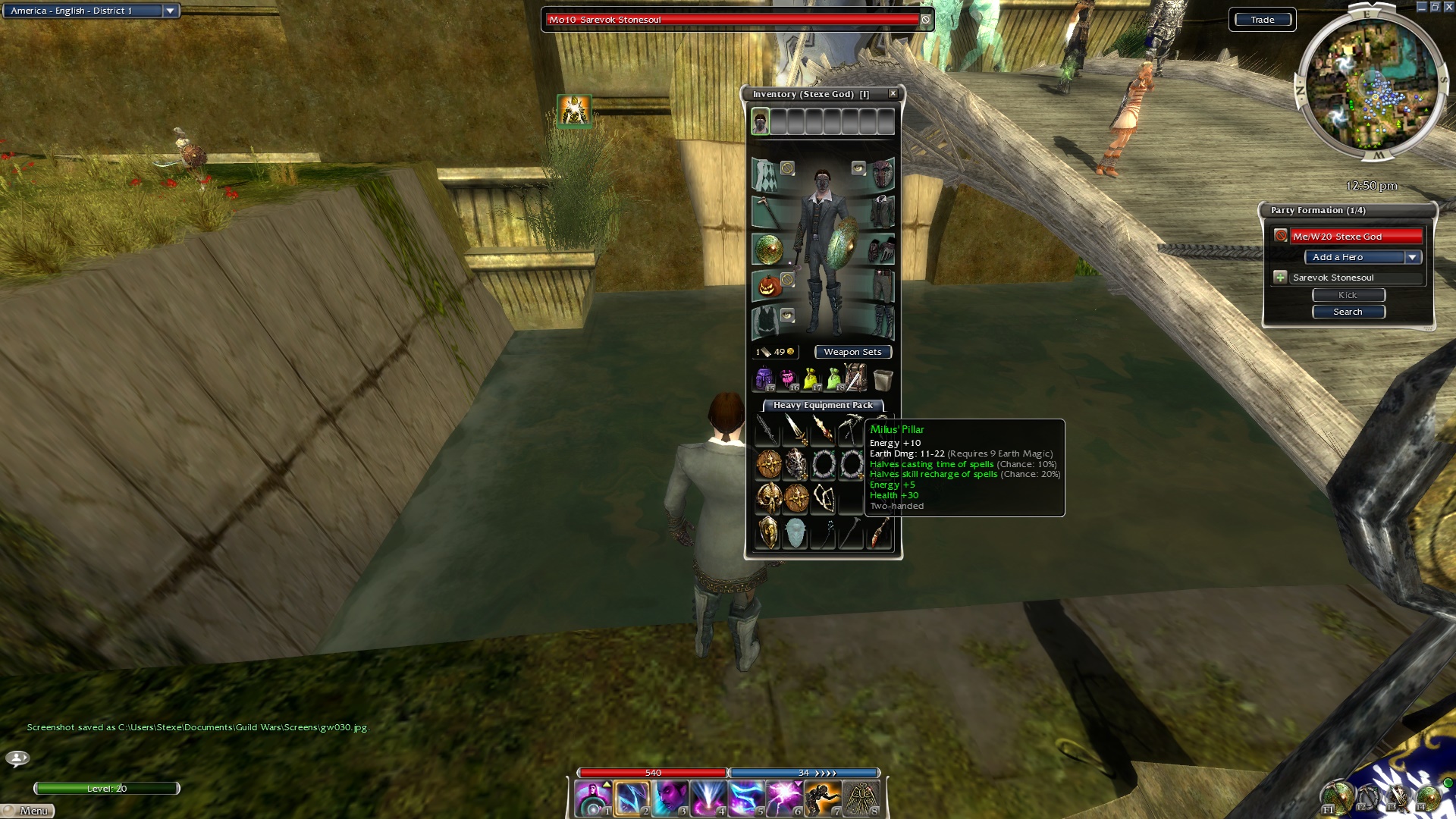Accept Sarevok Stonesoul with the green plus
Viewport: 1456px width, 819px height.
coord(1280,278)
